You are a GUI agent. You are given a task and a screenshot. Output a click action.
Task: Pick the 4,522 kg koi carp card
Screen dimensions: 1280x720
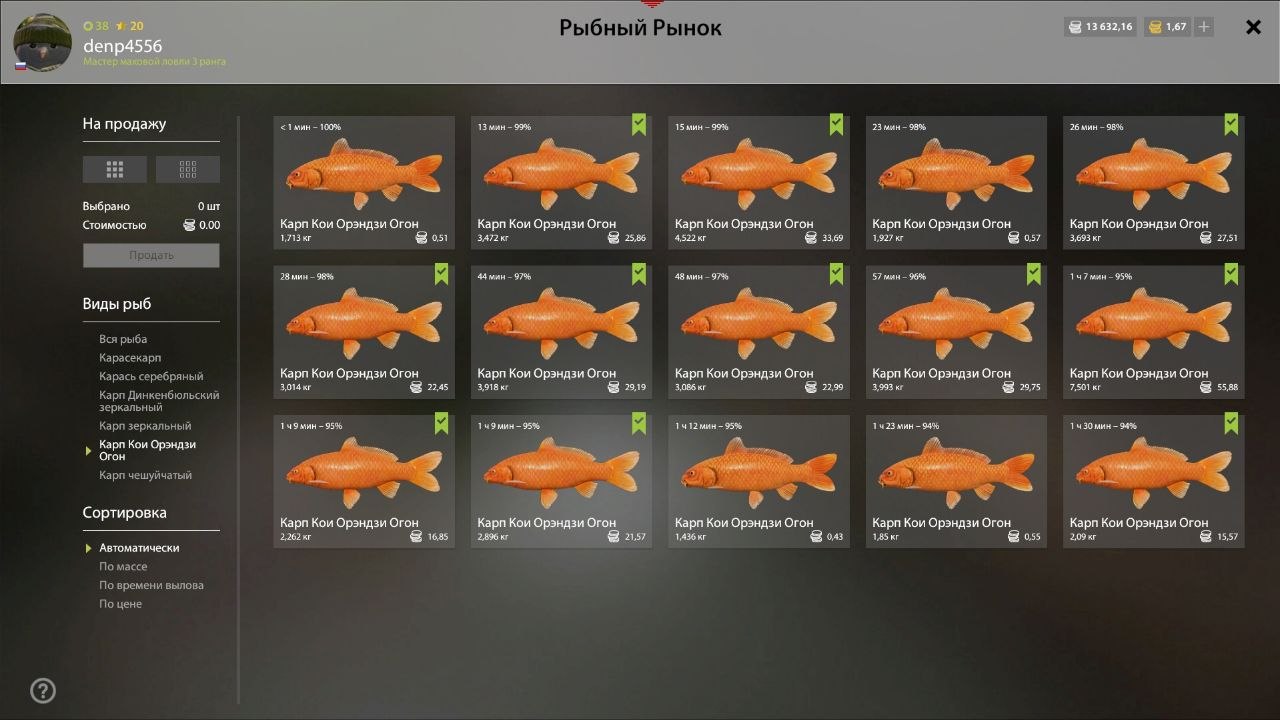click(759, 182)
